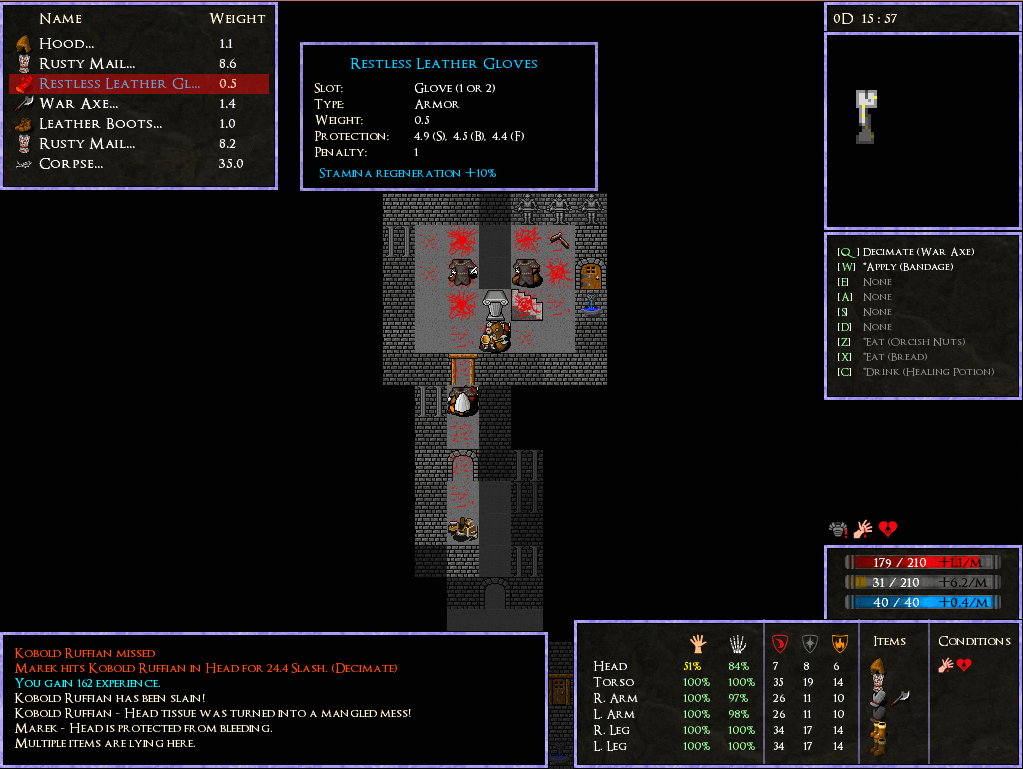Screen dimensions: 1023x769
Task: Click the minimap panel
Action: point(922,130)
